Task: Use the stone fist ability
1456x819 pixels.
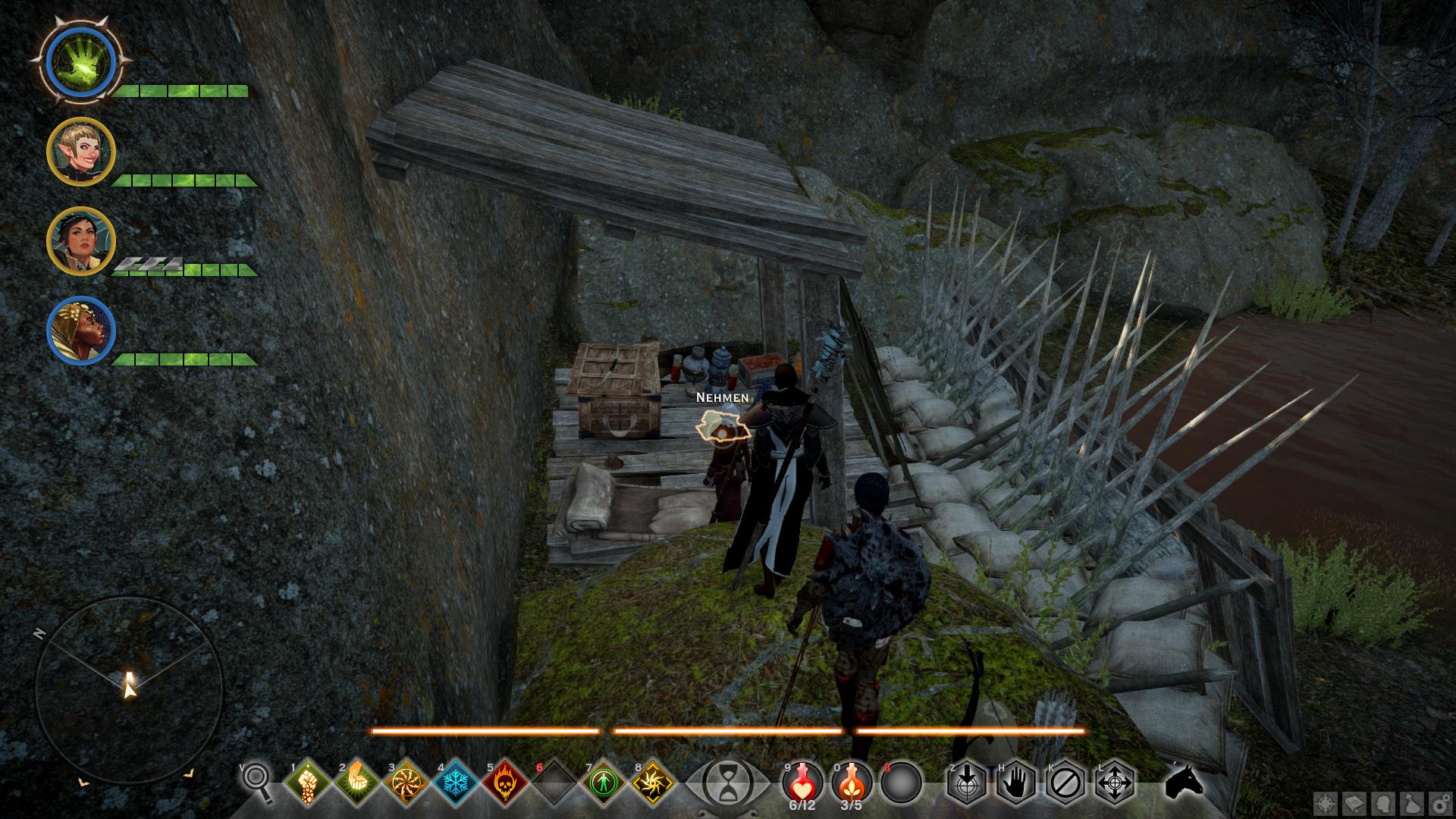Action: pyautogui.click(x=307, y=782)
